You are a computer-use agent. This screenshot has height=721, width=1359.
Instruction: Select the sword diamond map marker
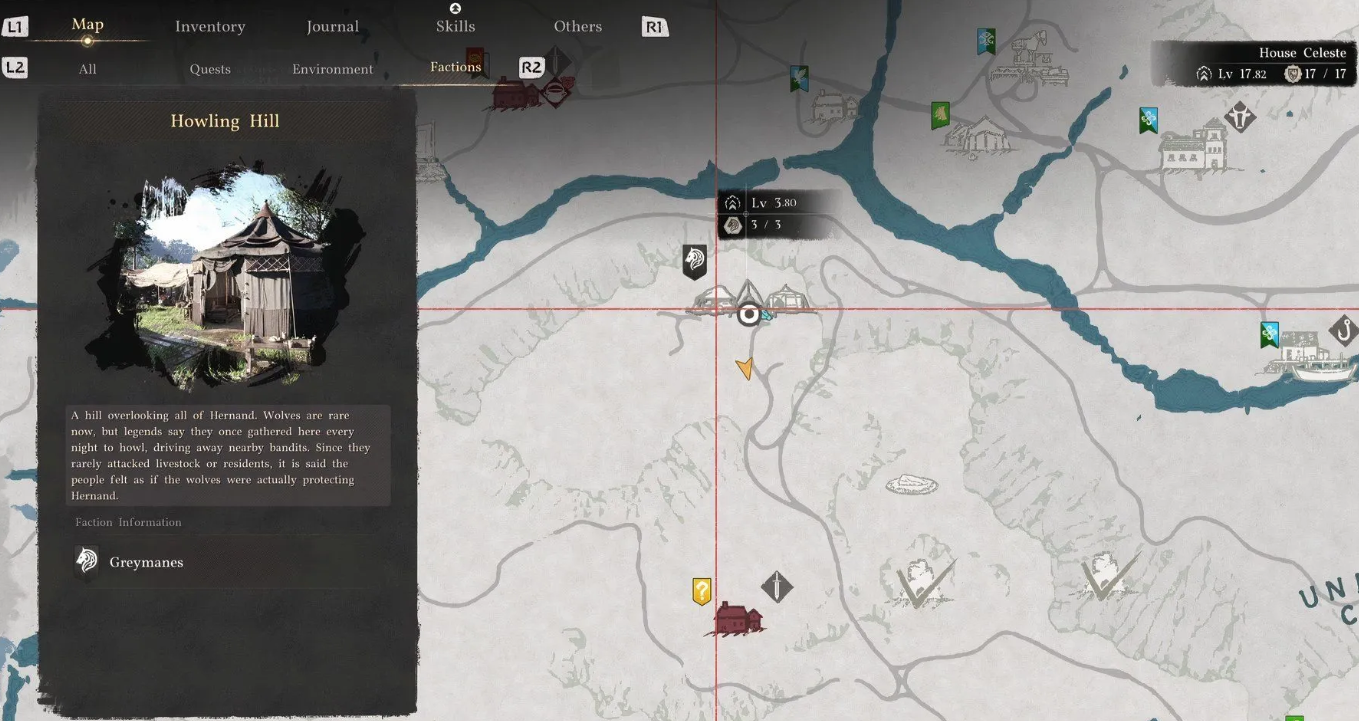(777, 587)
